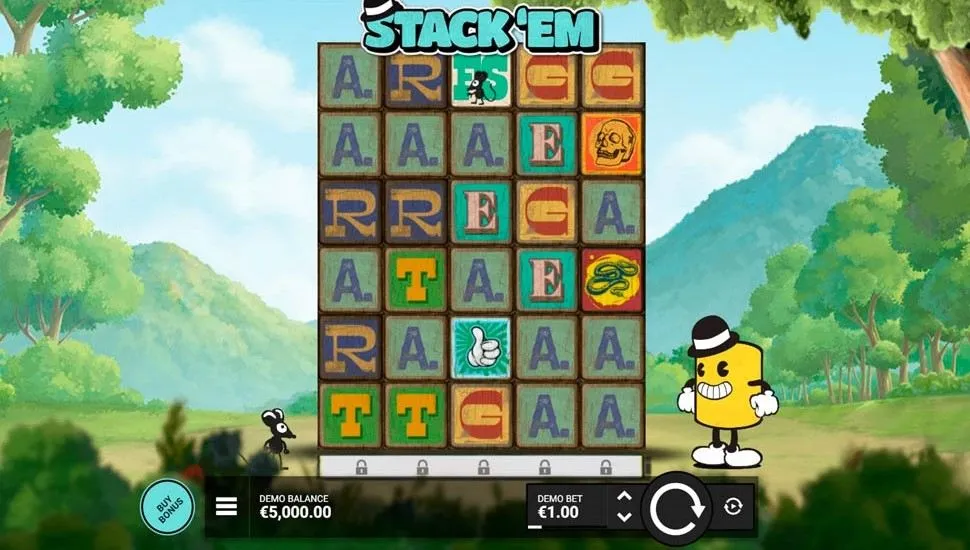The image size is (970, 550).
Task: Open the hamburger menu
Action: 227,507
